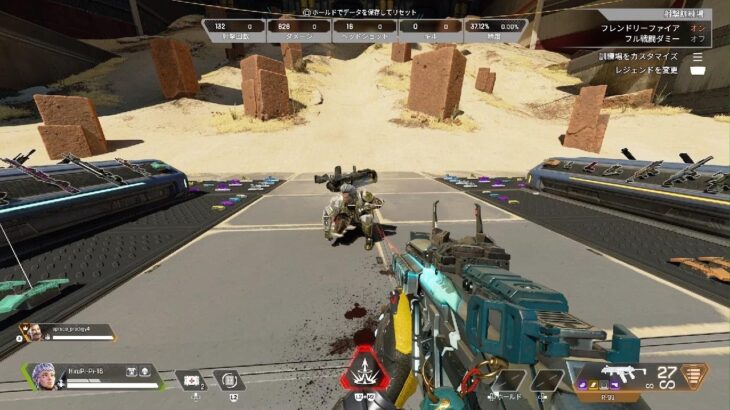Select the ordnance slot beside the med kit
This screenshot has height=410, width=730.
(x=228, y=380)
